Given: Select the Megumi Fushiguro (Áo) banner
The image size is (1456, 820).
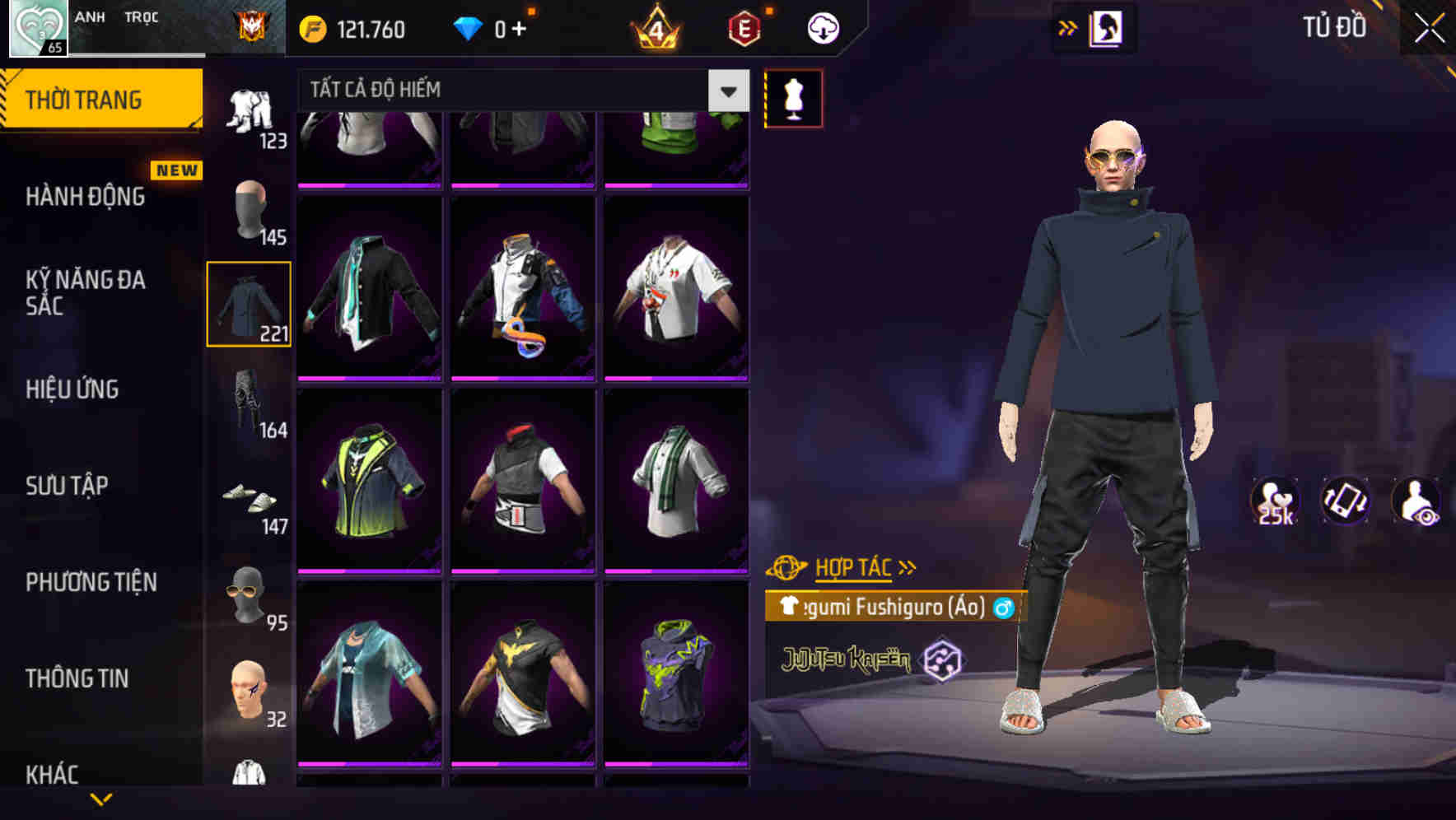Looking at the screenshot, I should tap(894, 609).
